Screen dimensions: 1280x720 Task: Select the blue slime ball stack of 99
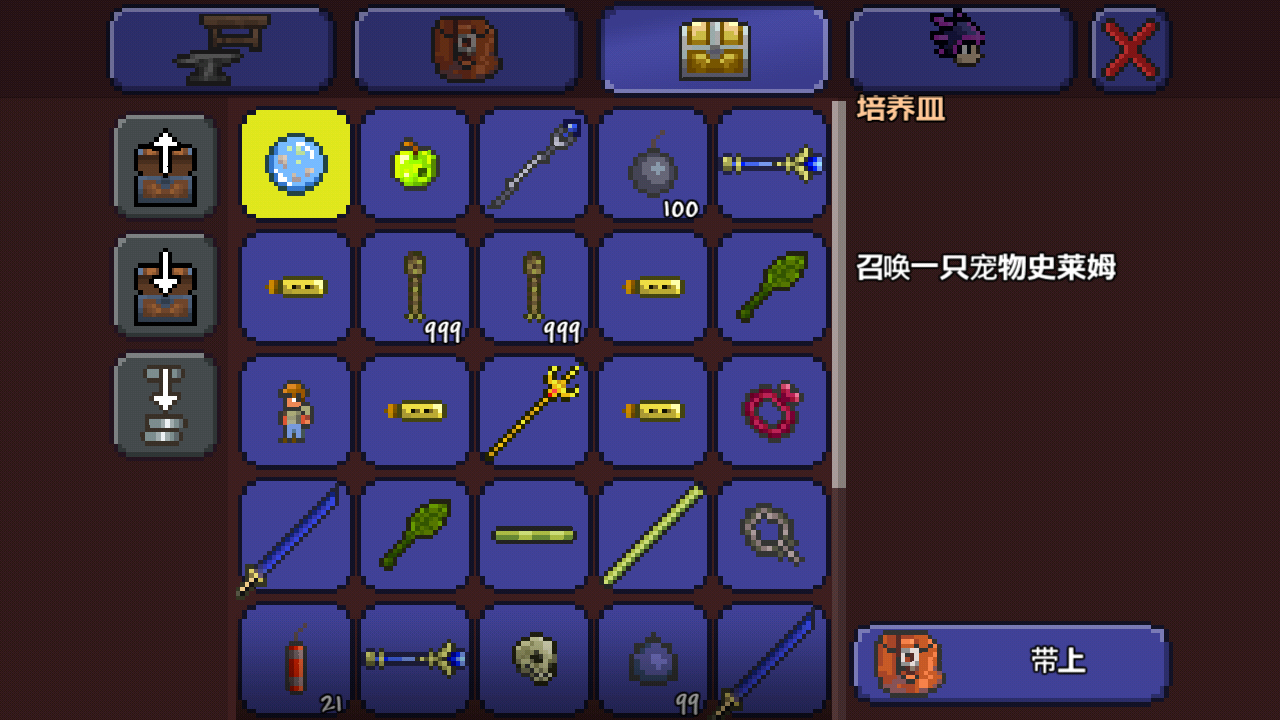tap(653, 659)
